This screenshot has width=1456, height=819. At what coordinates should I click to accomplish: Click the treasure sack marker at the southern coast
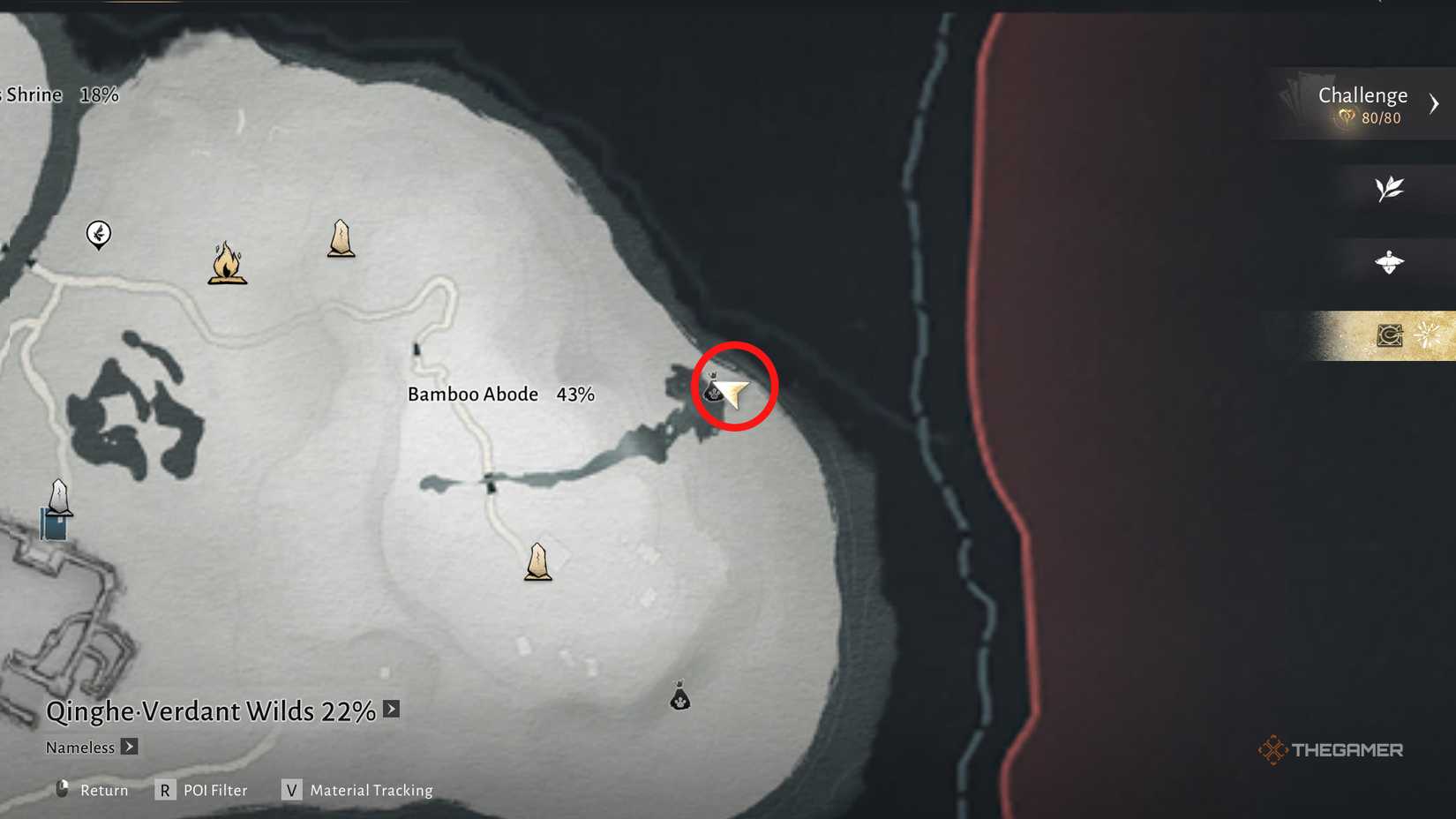click(679, 697)
